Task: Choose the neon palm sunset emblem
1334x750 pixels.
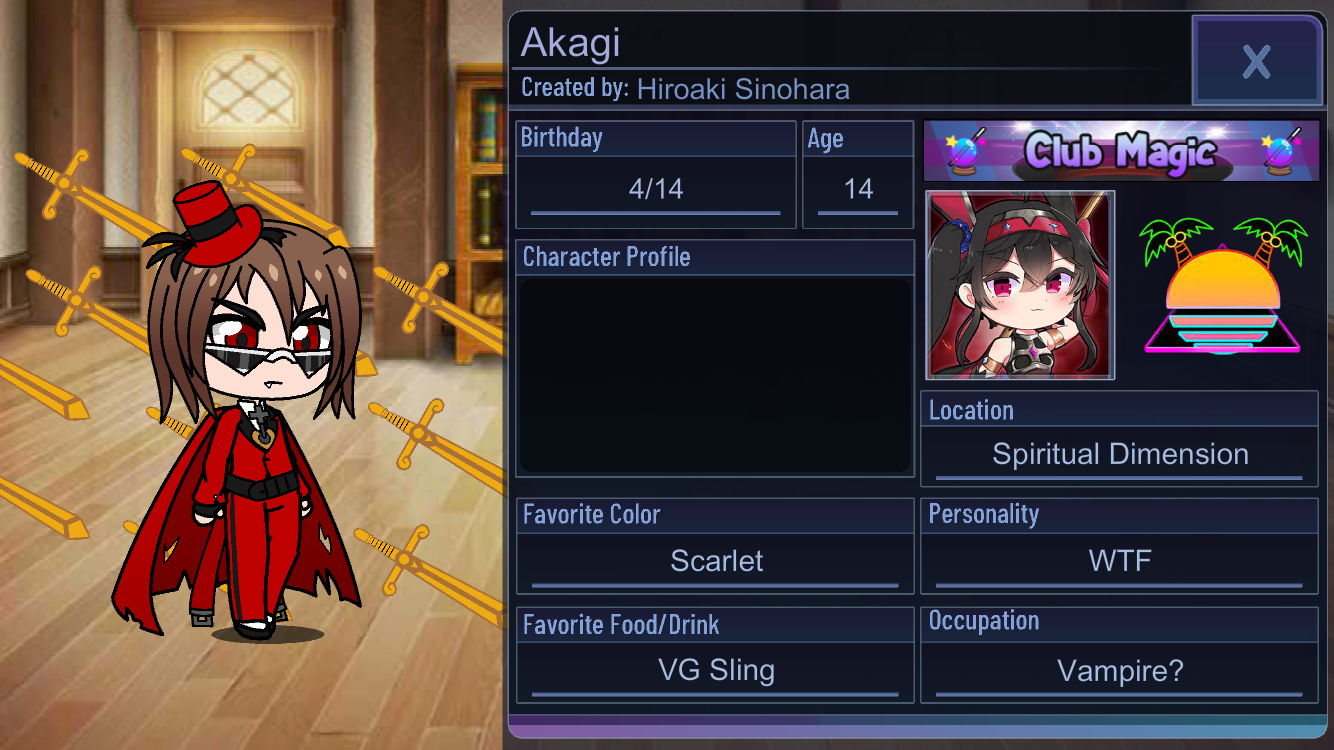Action: tap(1222, 286)
